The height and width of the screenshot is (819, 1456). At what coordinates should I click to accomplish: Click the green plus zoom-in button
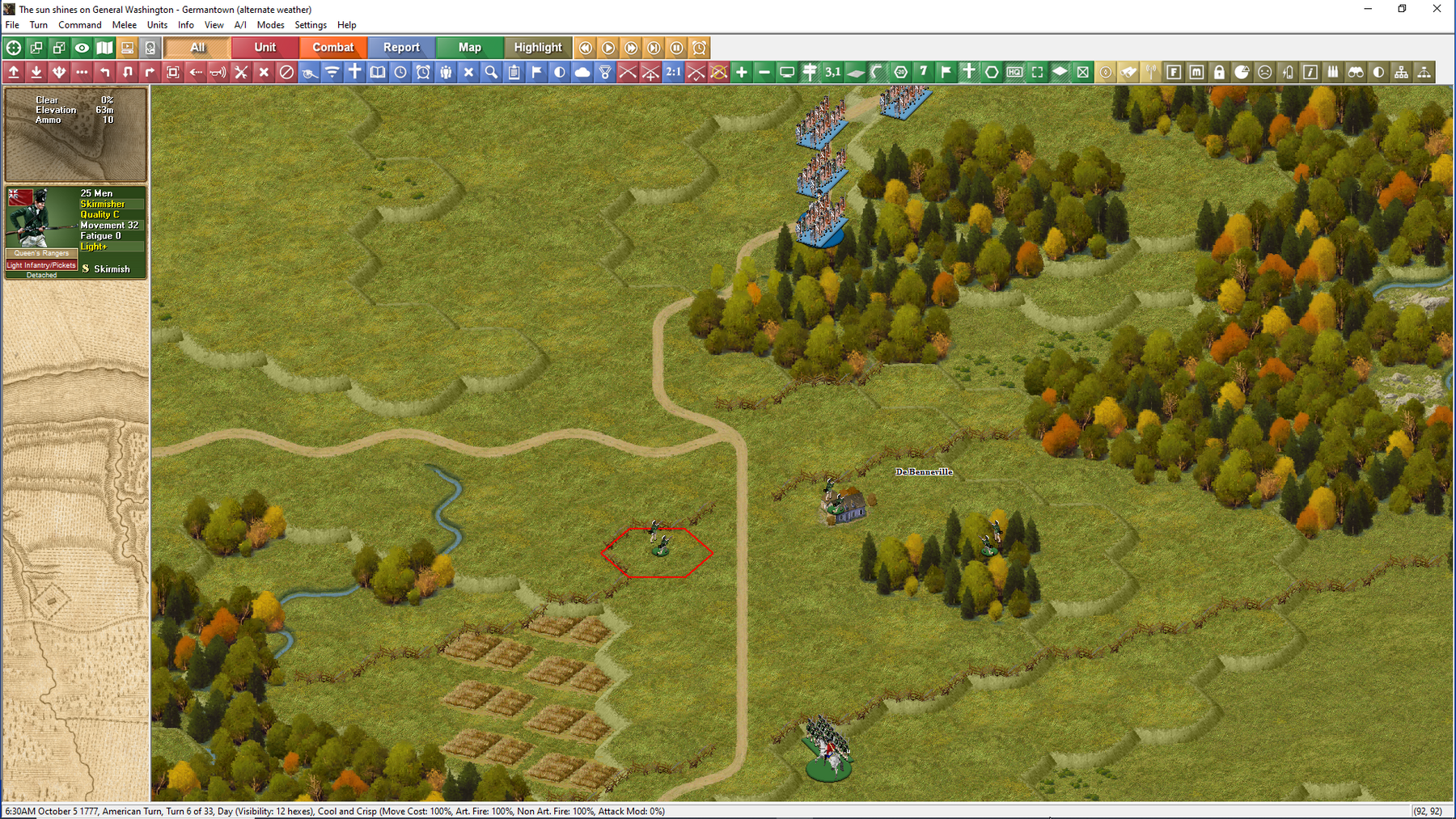(x=742, y=72)
